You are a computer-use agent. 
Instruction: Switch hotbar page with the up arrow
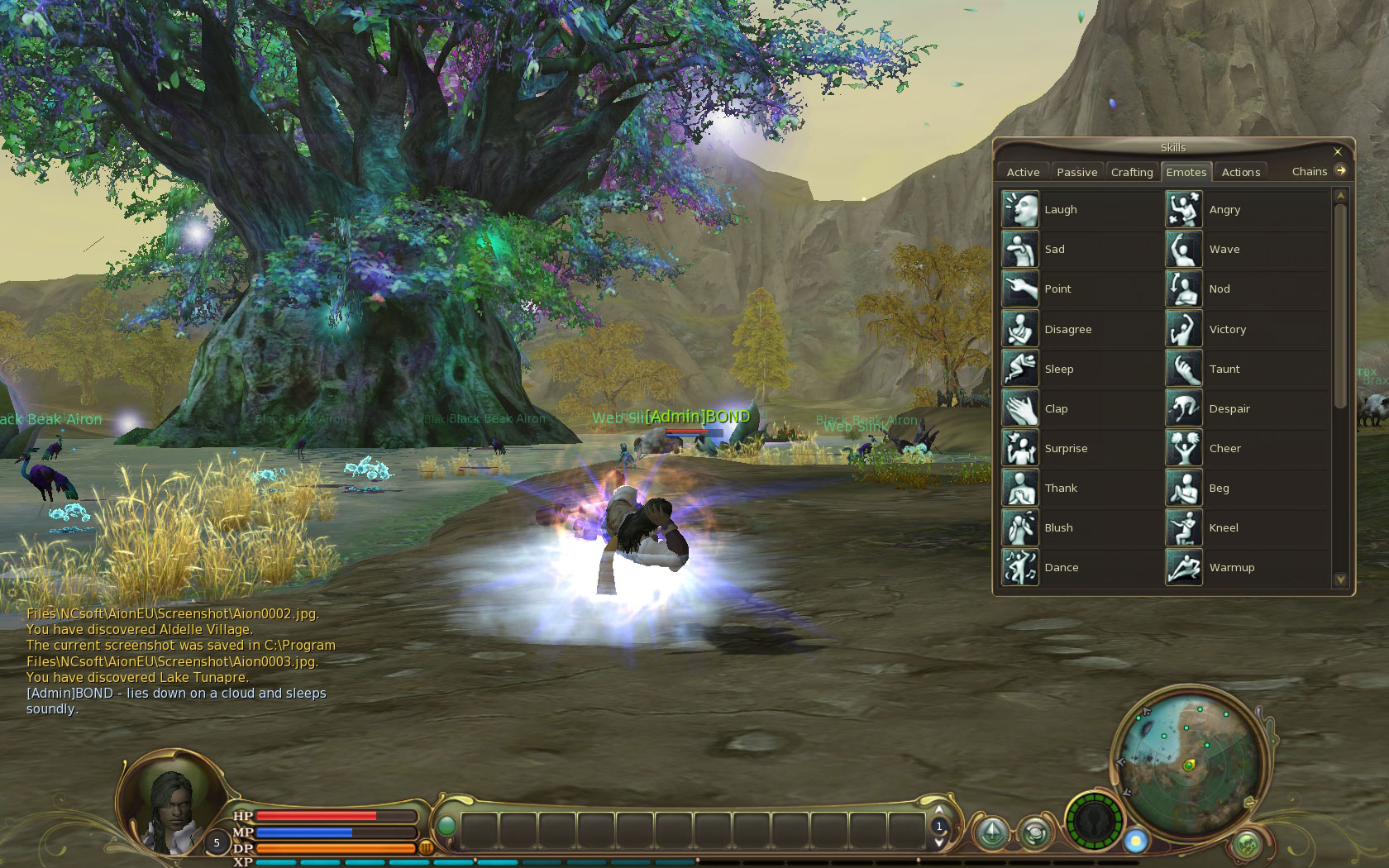938,811
